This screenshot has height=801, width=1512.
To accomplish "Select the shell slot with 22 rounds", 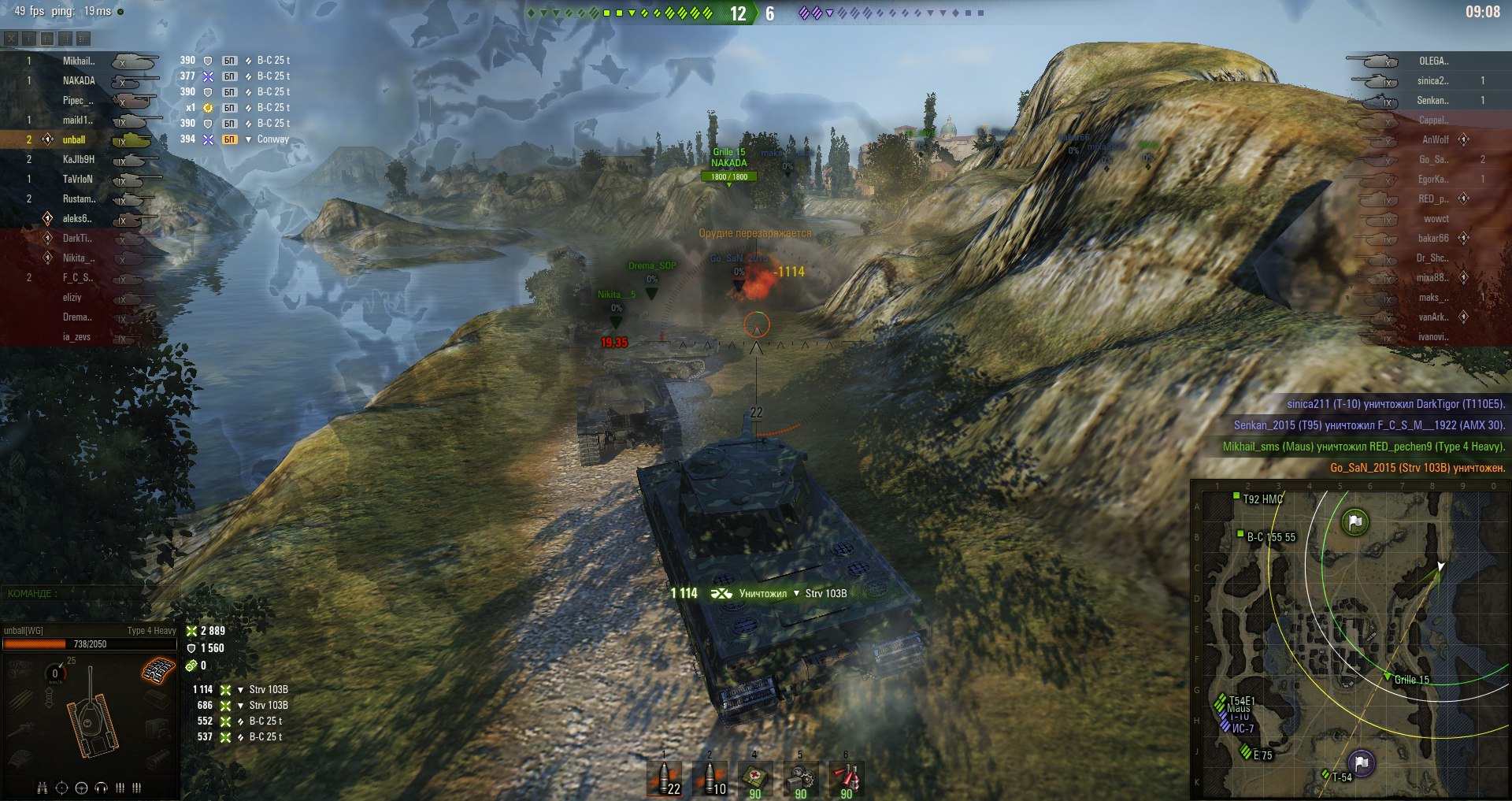I will tap(665, 778).
